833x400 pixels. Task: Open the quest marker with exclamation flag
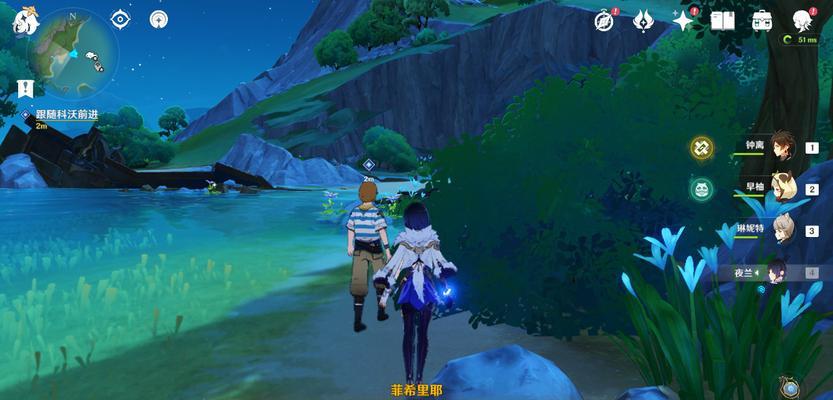pos(25,88)
